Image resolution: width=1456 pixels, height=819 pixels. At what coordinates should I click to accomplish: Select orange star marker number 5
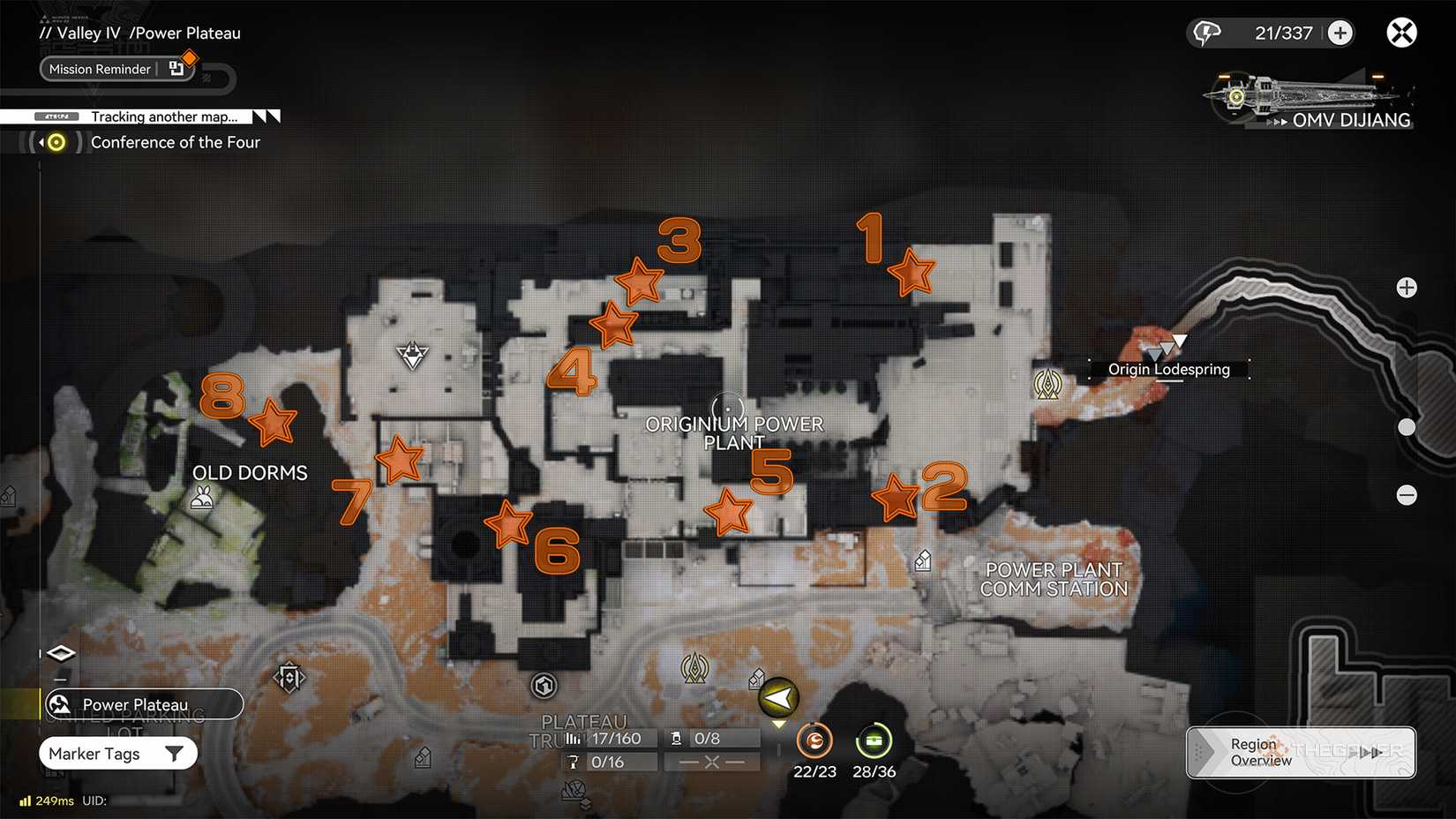(731, 510)
